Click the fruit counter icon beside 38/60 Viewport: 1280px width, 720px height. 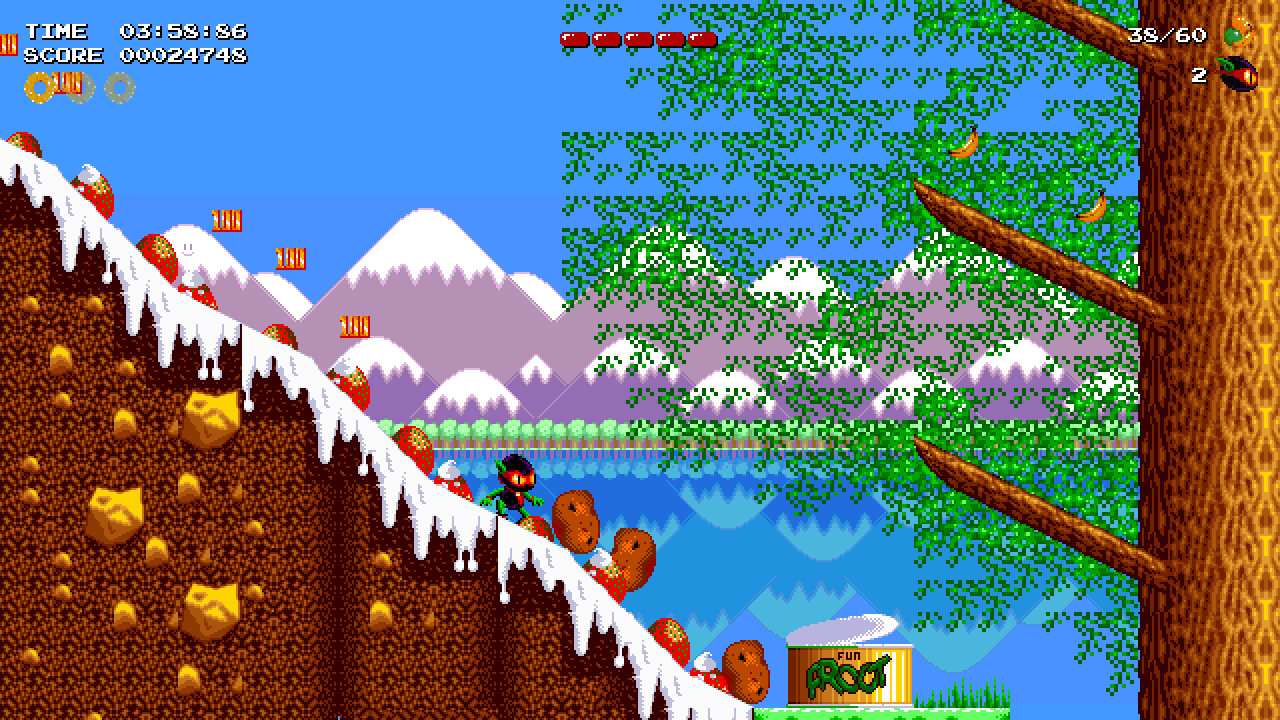(x=1238, y=32)
